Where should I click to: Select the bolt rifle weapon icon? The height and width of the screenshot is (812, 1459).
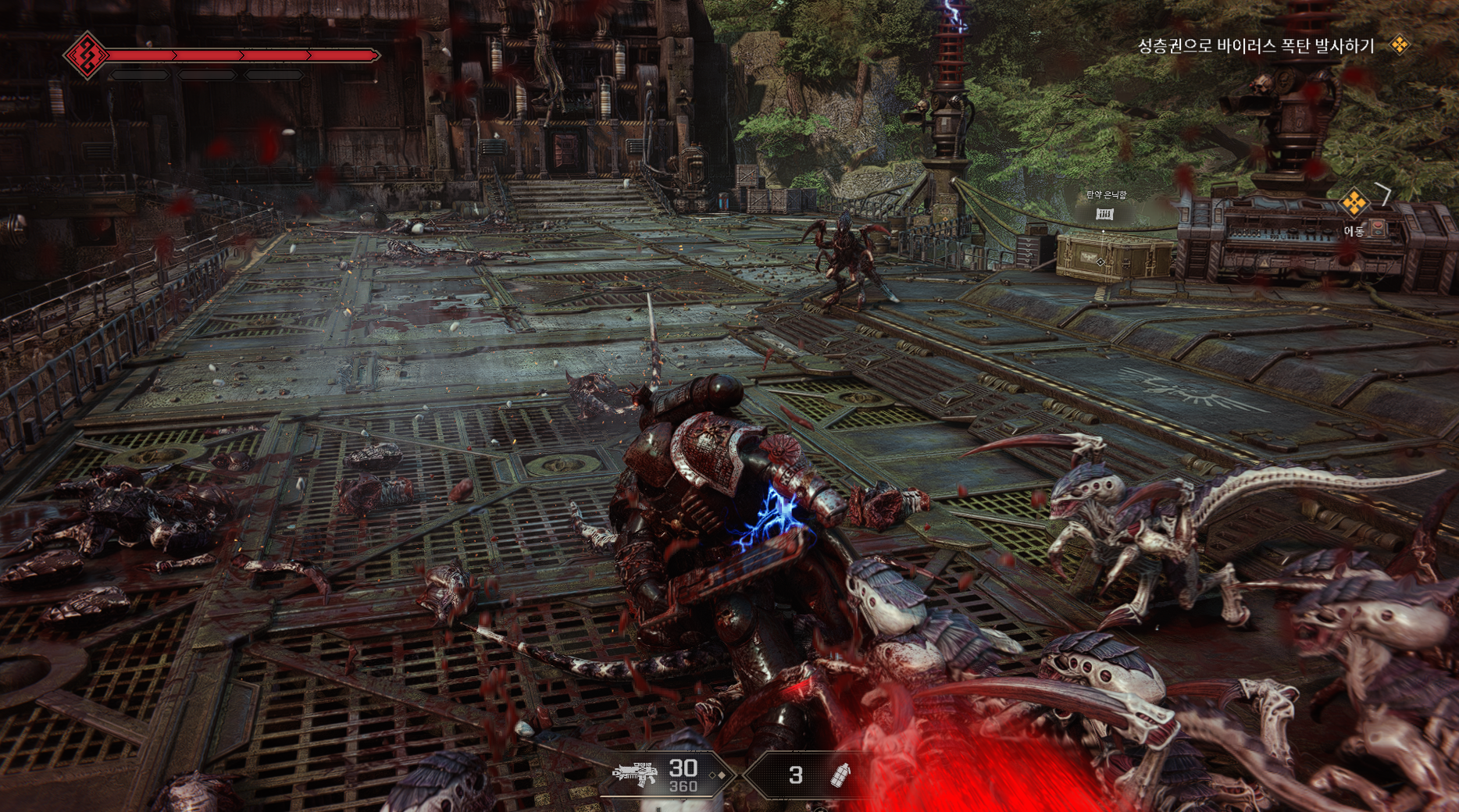pyautogui.click(x=634, y=773)
